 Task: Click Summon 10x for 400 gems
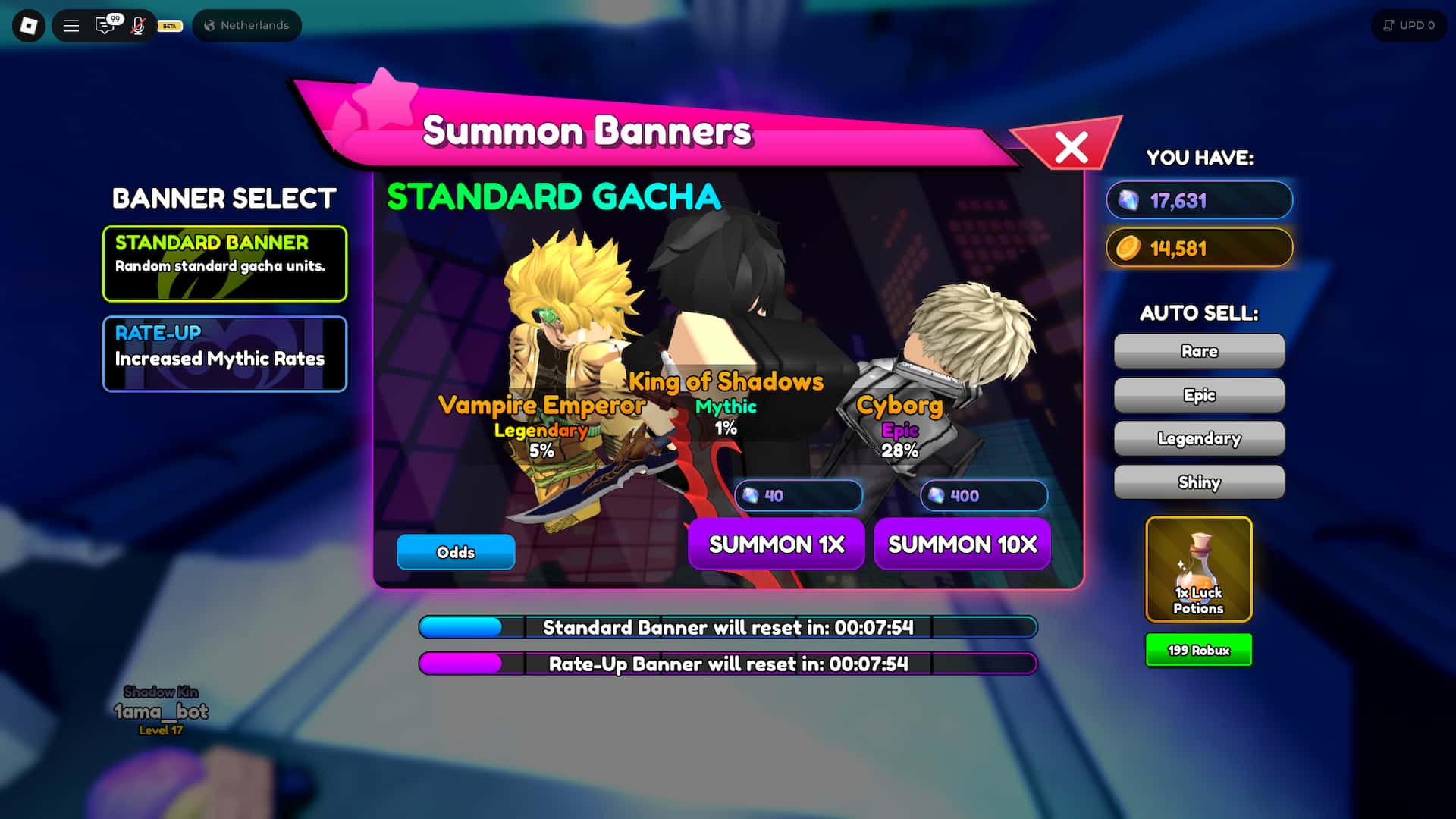click(962, 544)
